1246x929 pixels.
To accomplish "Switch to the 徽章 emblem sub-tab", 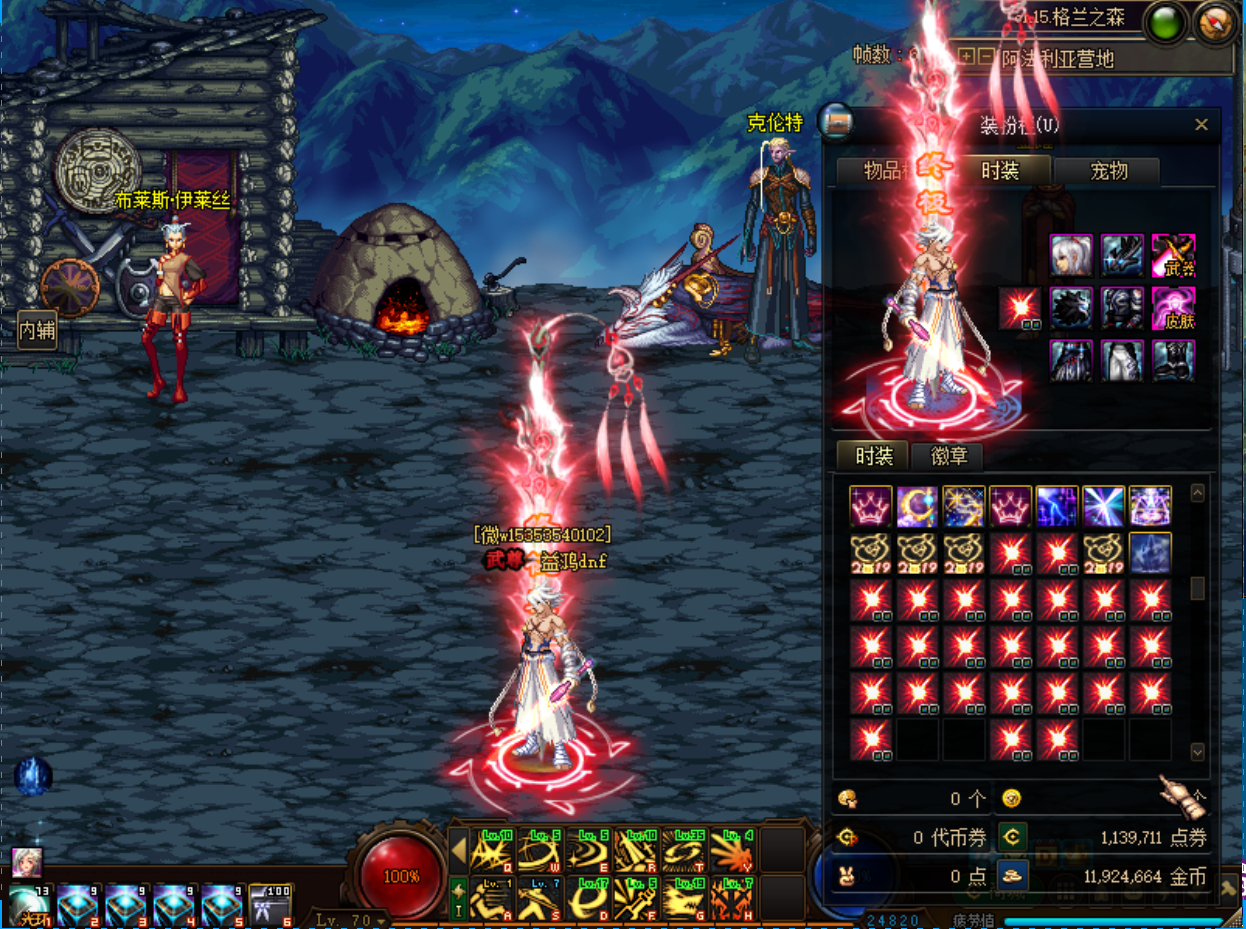I will click(x=948, y=457).
